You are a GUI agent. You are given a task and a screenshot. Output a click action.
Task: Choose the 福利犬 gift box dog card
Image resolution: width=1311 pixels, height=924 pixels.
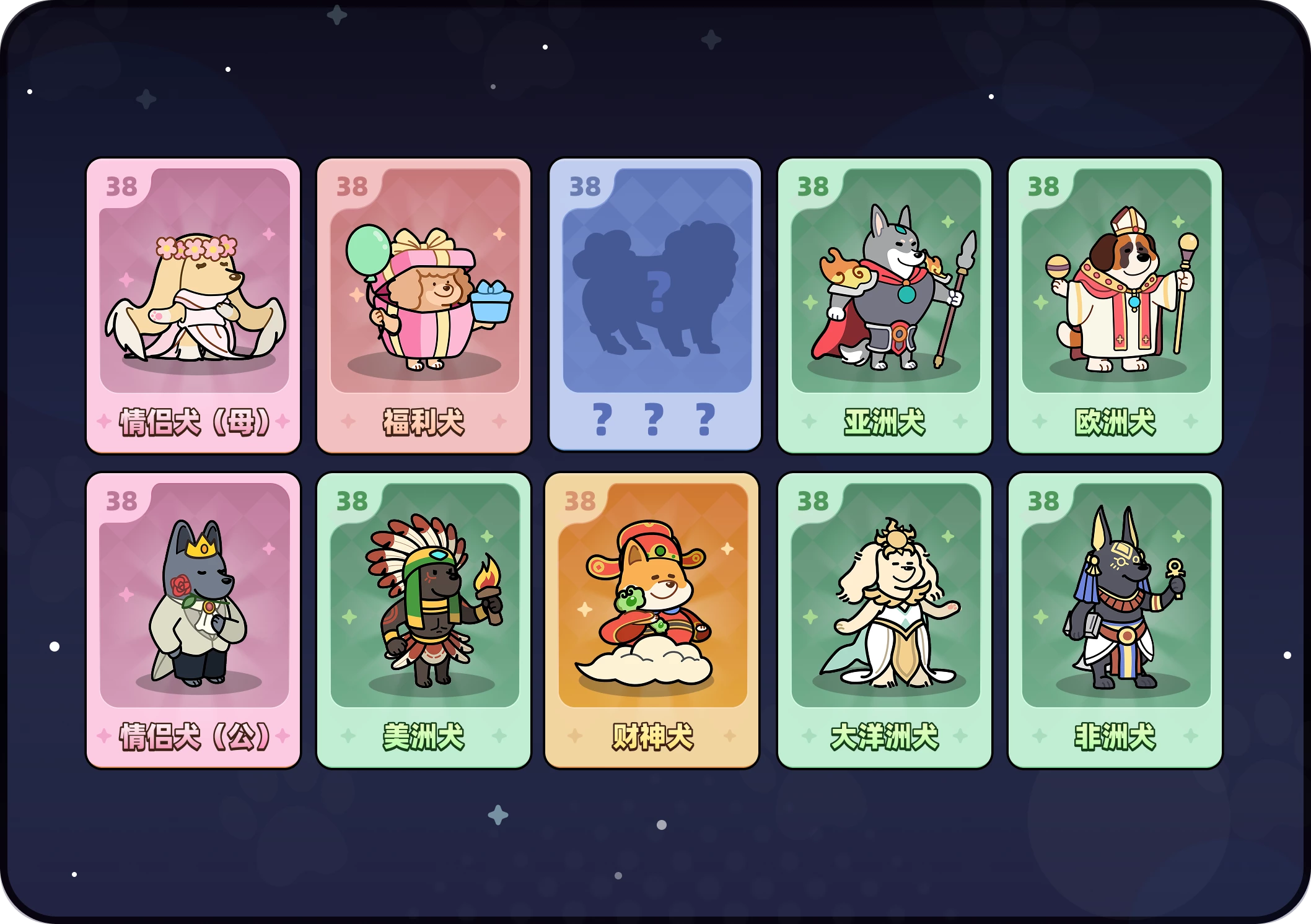coord(424,305)
